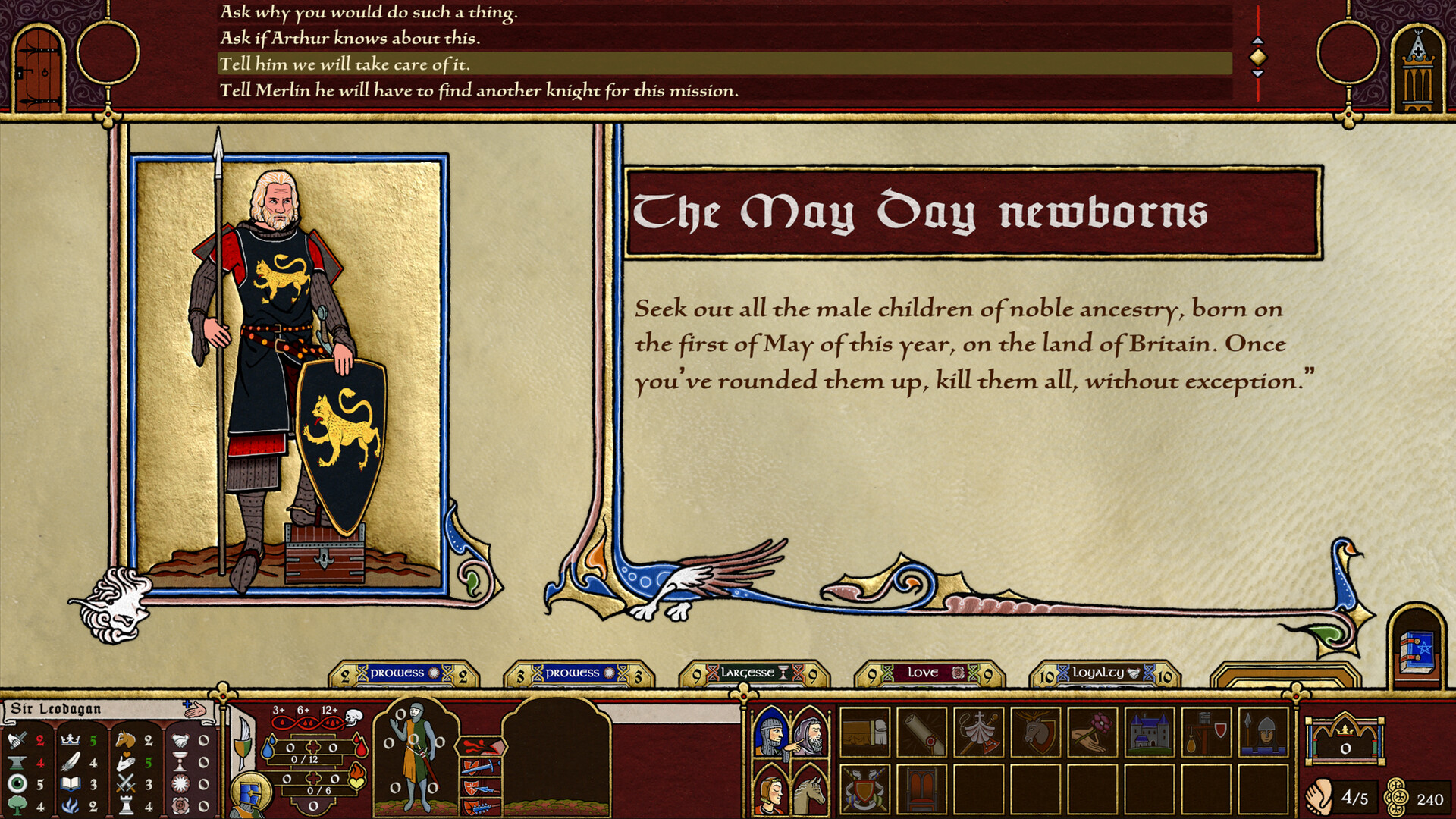
Task: Tell Merlin to find another knight
Action: [x=479, y=91]
